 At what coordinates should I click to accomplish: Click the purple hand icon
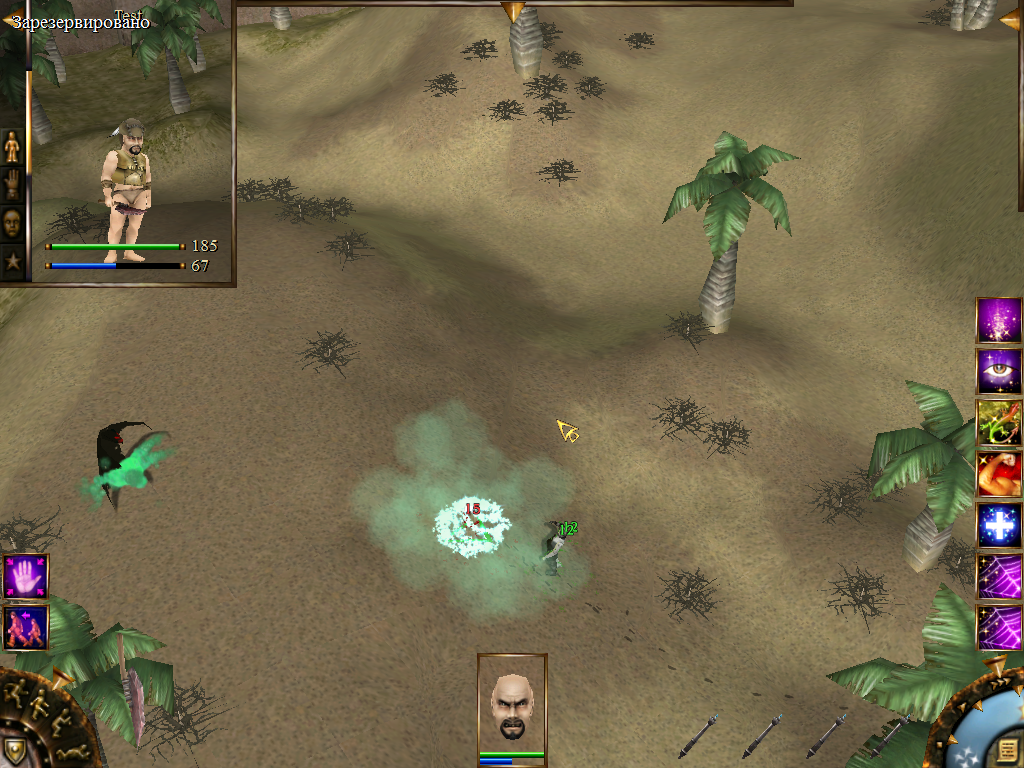click(x=25, y=577)
